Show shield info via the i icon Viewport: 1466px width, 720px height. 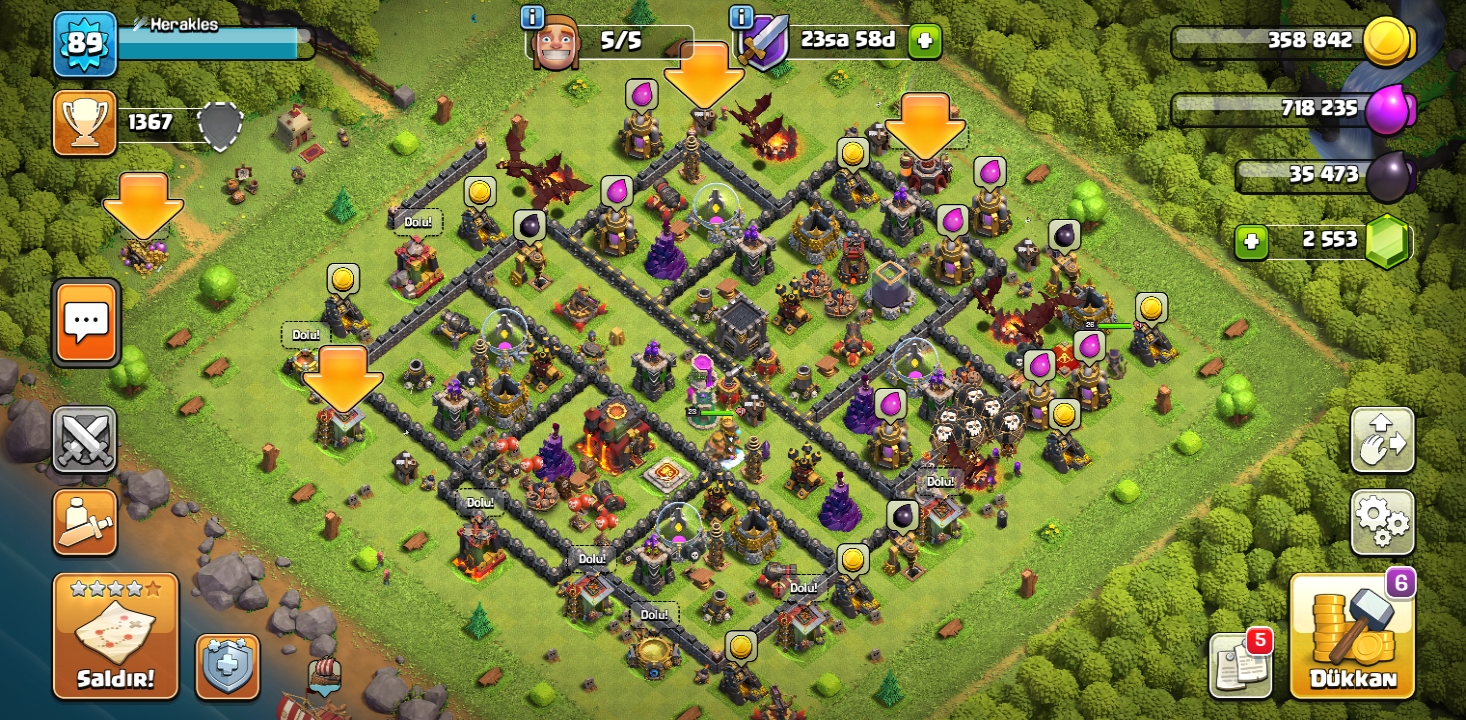coord(741,17)
